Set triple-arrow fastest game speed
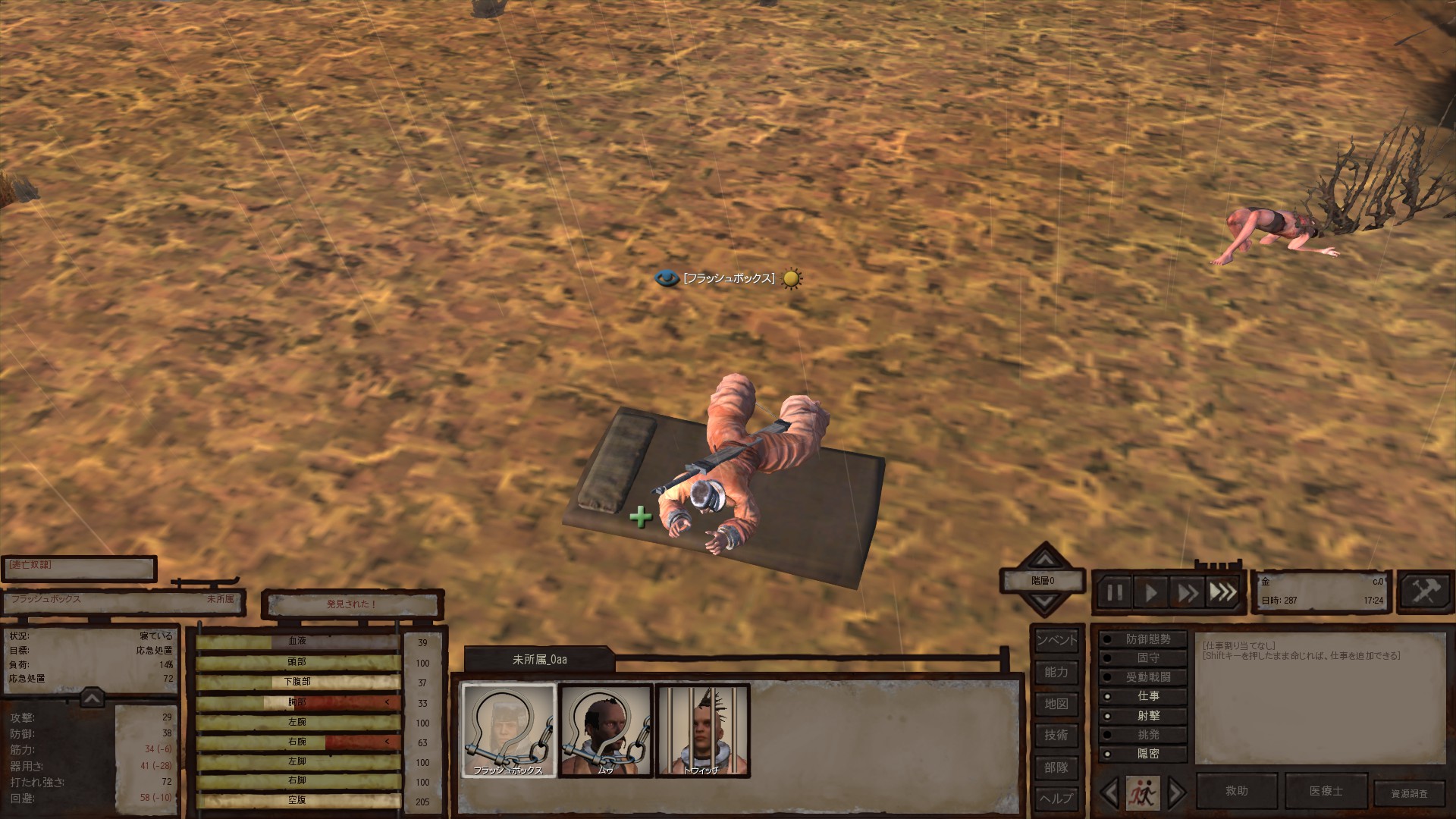Viewport: 1456px width, 819px height. [1222, 592]
